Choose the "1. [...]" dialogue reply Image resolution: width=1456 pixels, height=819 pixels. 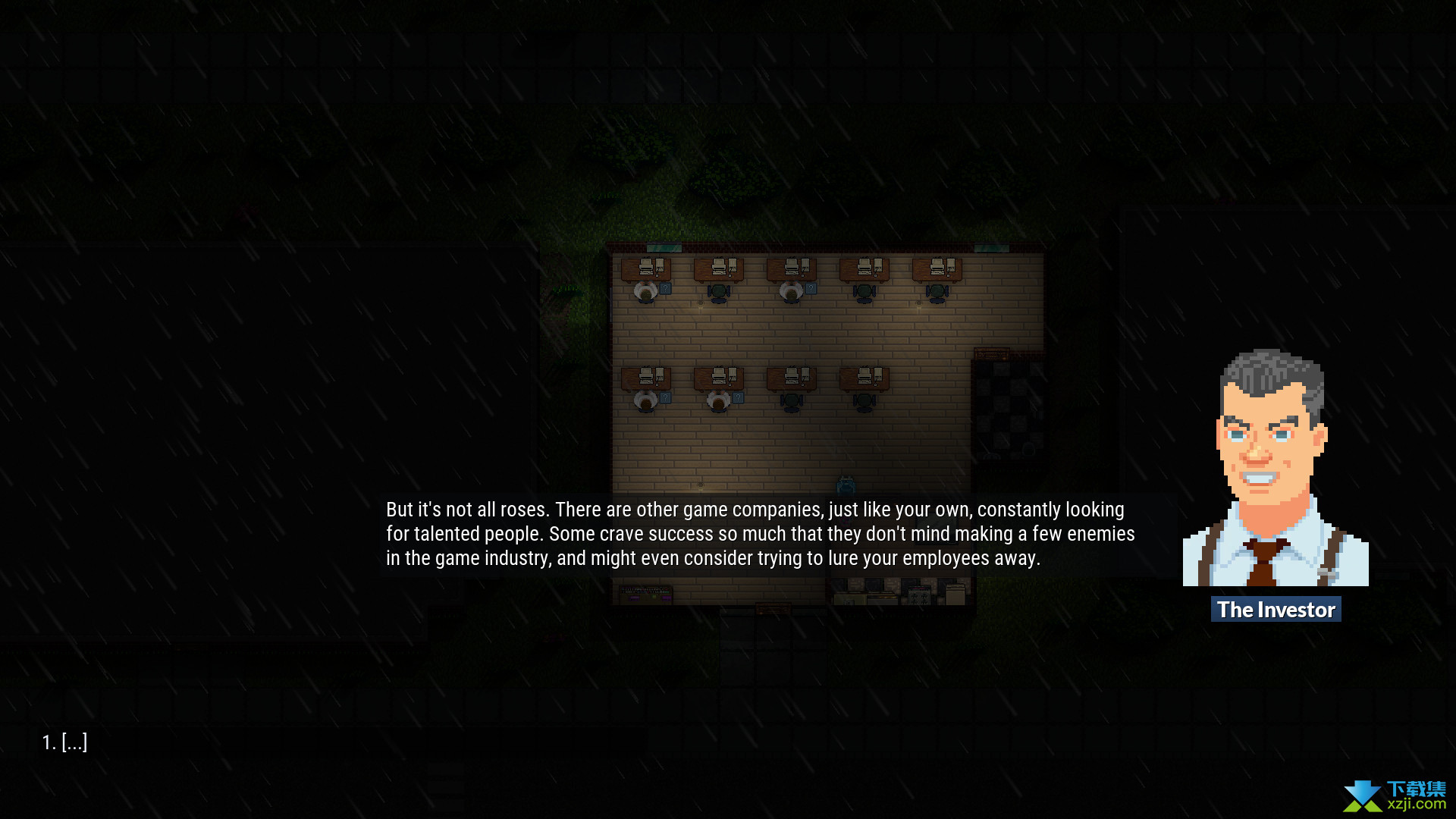(65, 742)
